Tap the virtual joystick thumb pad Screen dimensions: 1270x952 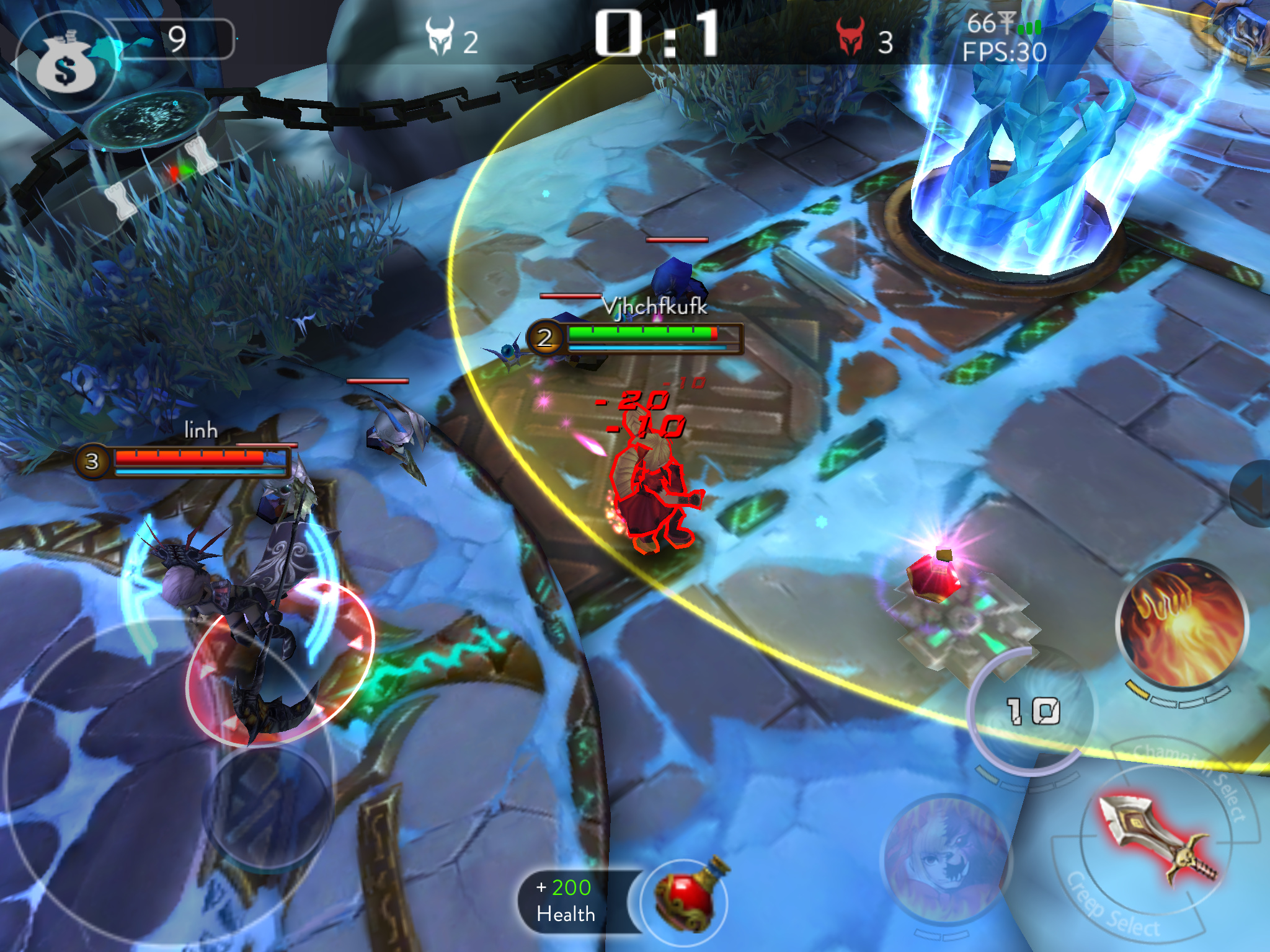[x=267, y=807]
